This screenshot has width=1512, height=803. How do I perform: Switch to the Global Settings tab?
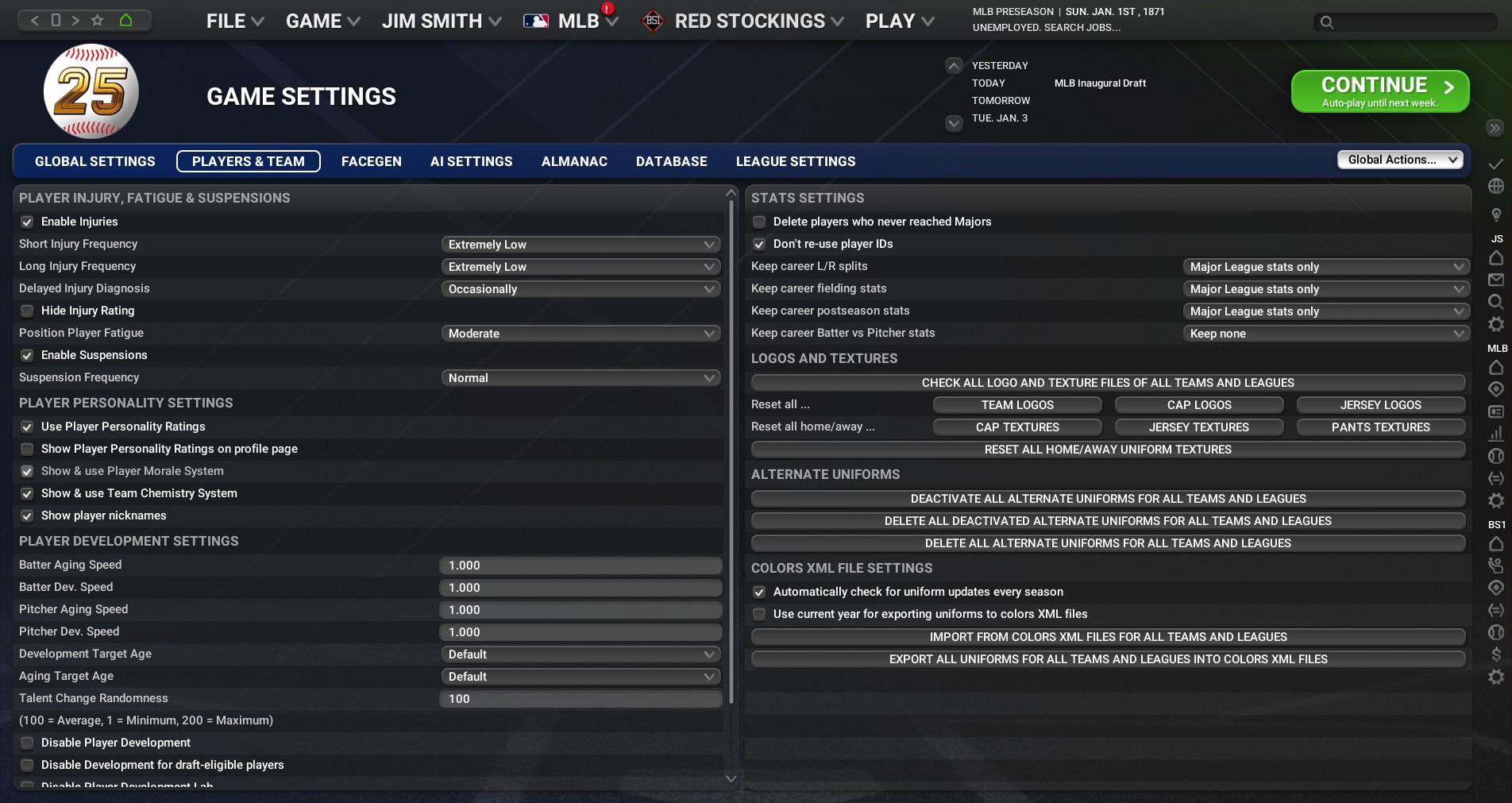coord(95,161)
